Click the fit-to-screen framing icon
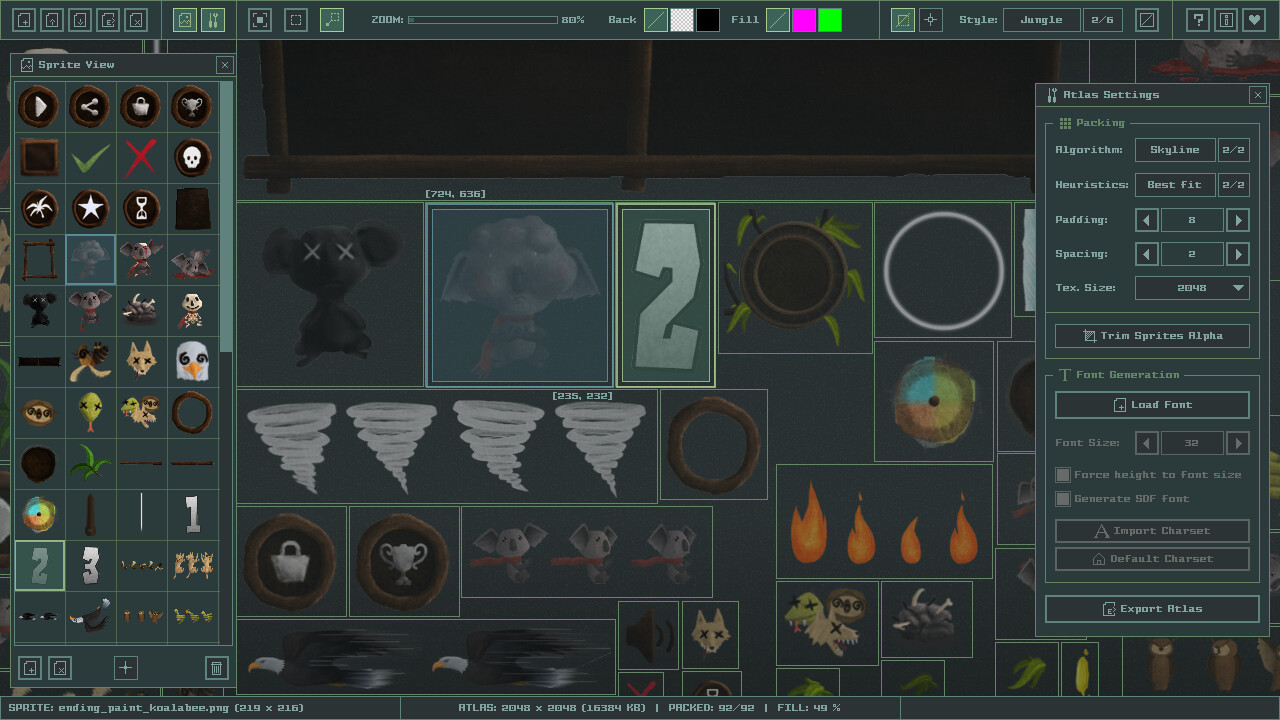Image resolution: width=1280 pixels, height=720 pixels. pyautogui.click(x=261, y=19)
